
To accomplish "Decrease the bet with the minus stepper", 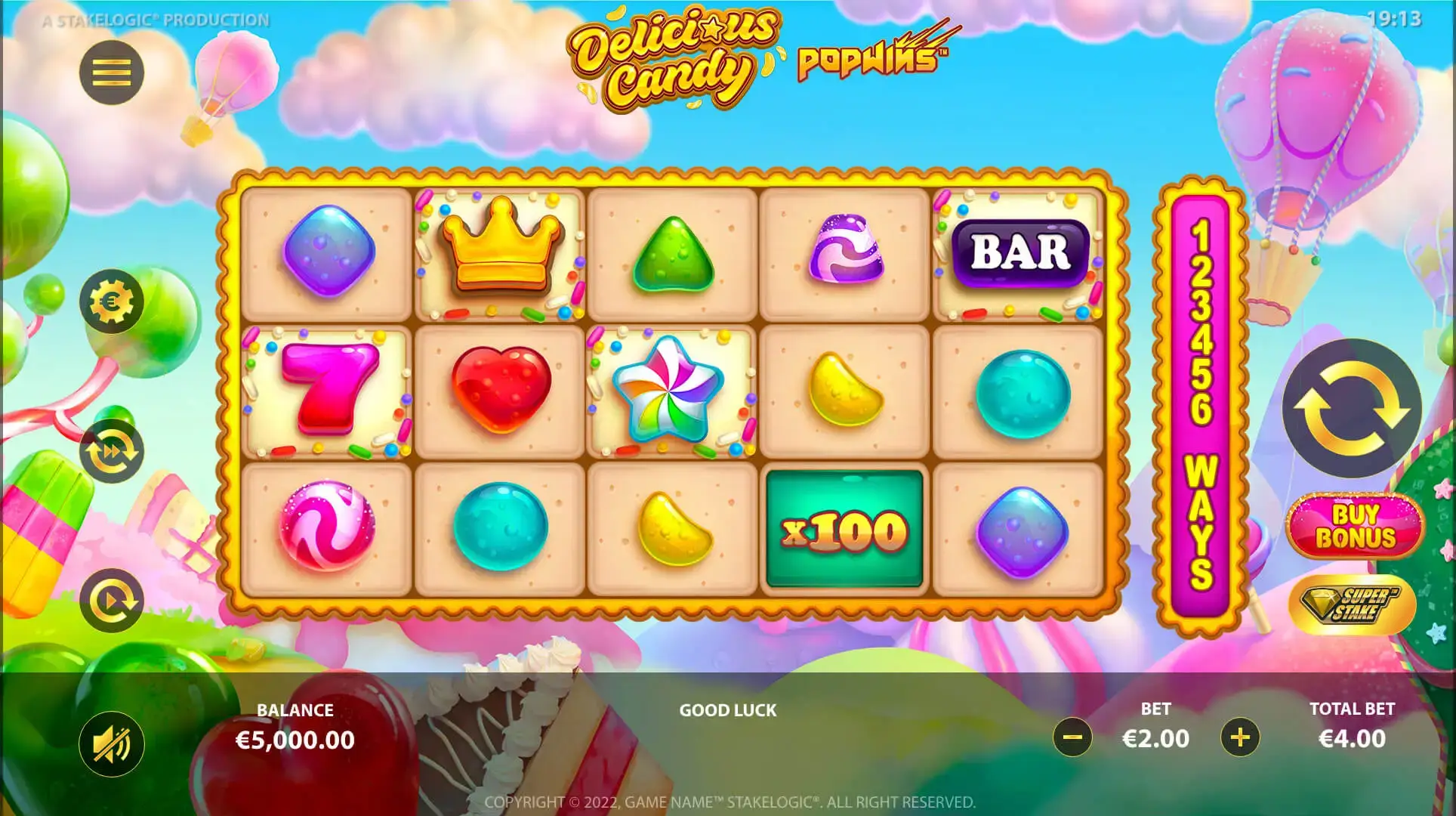I will pyautogui.click(x=1071, y=737).
